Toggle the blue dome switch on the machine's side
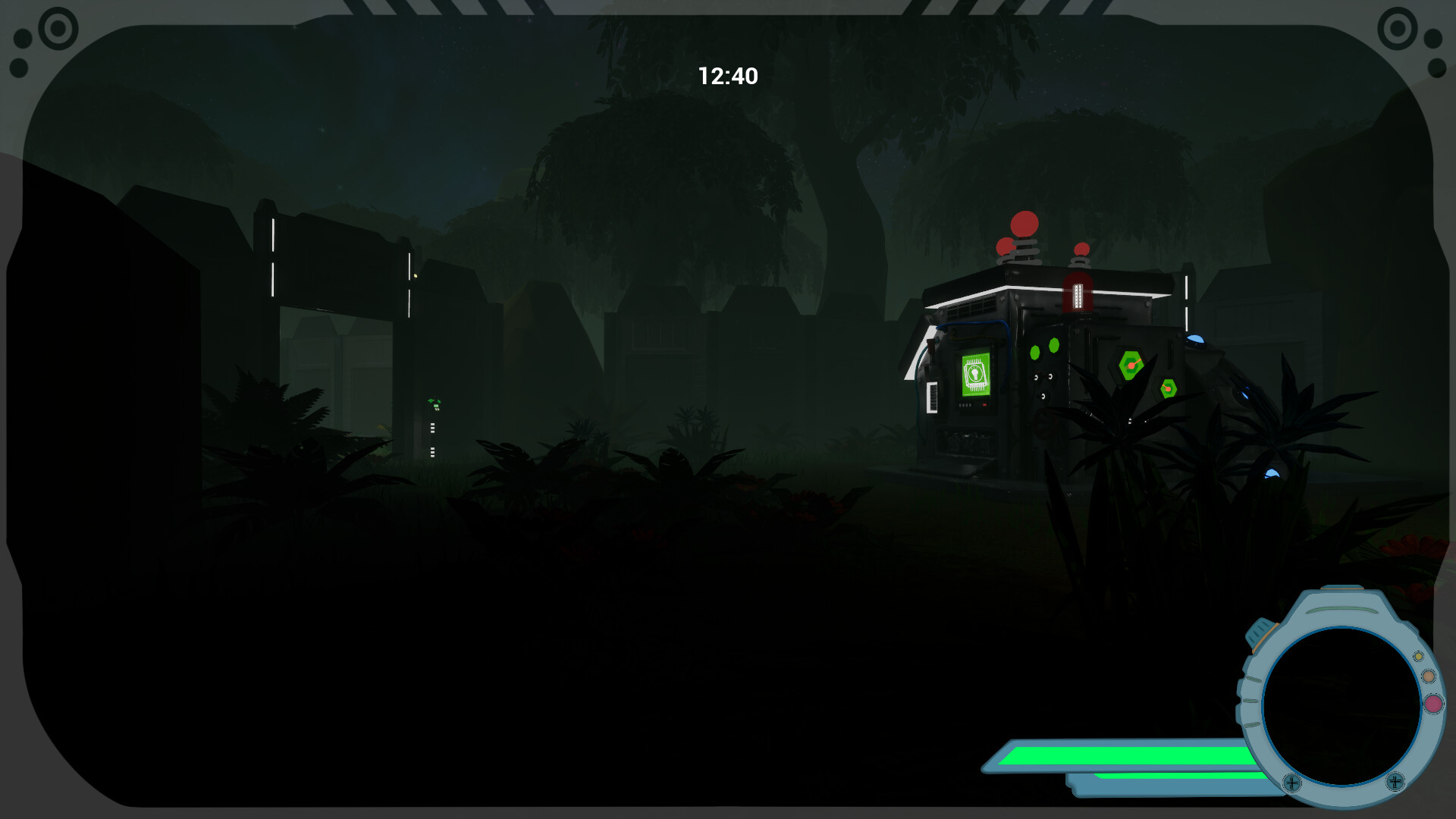 (1196, 340)
